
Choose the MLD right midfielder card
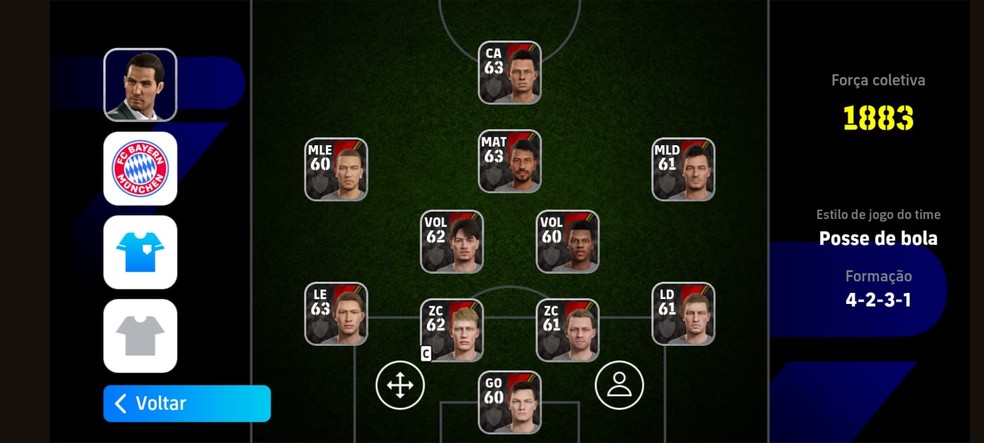click(683, 169)
